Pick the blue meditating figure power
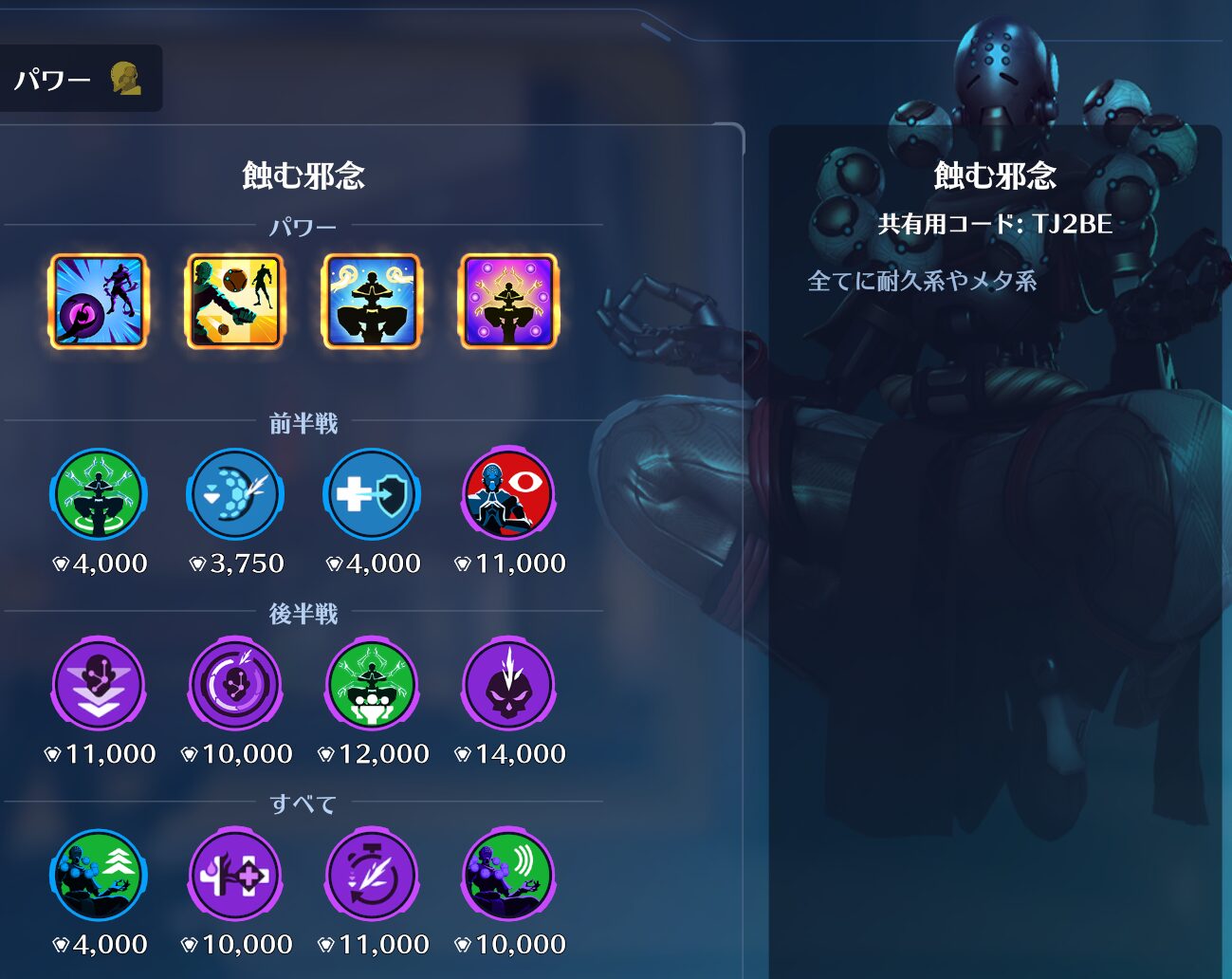The width and height of the screenshot is (1232, 979). pyautogui.click(x=372, y=302)
